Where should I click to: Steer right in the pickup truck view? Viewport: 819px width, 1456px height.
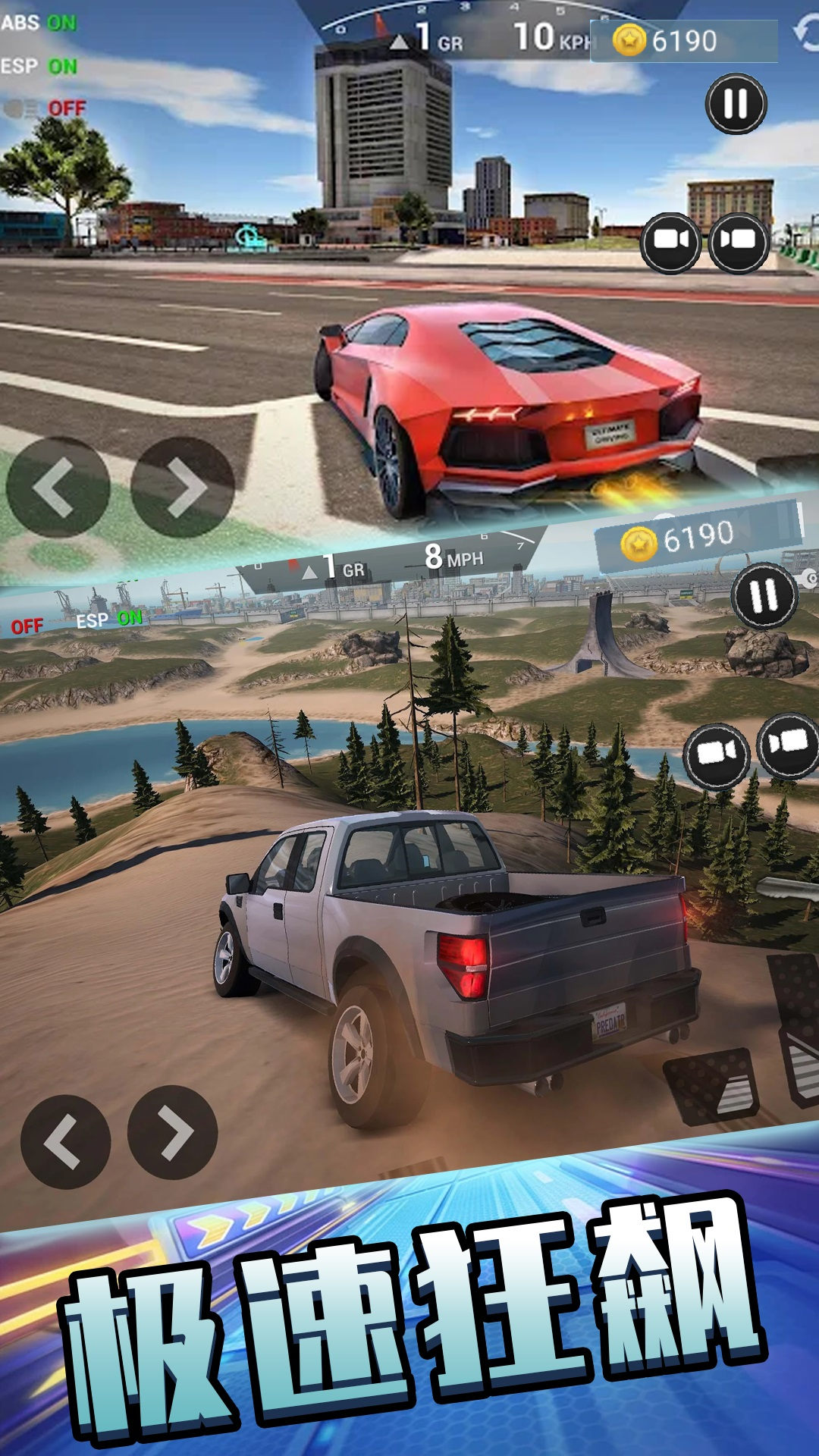click(x=173, y=1132)
